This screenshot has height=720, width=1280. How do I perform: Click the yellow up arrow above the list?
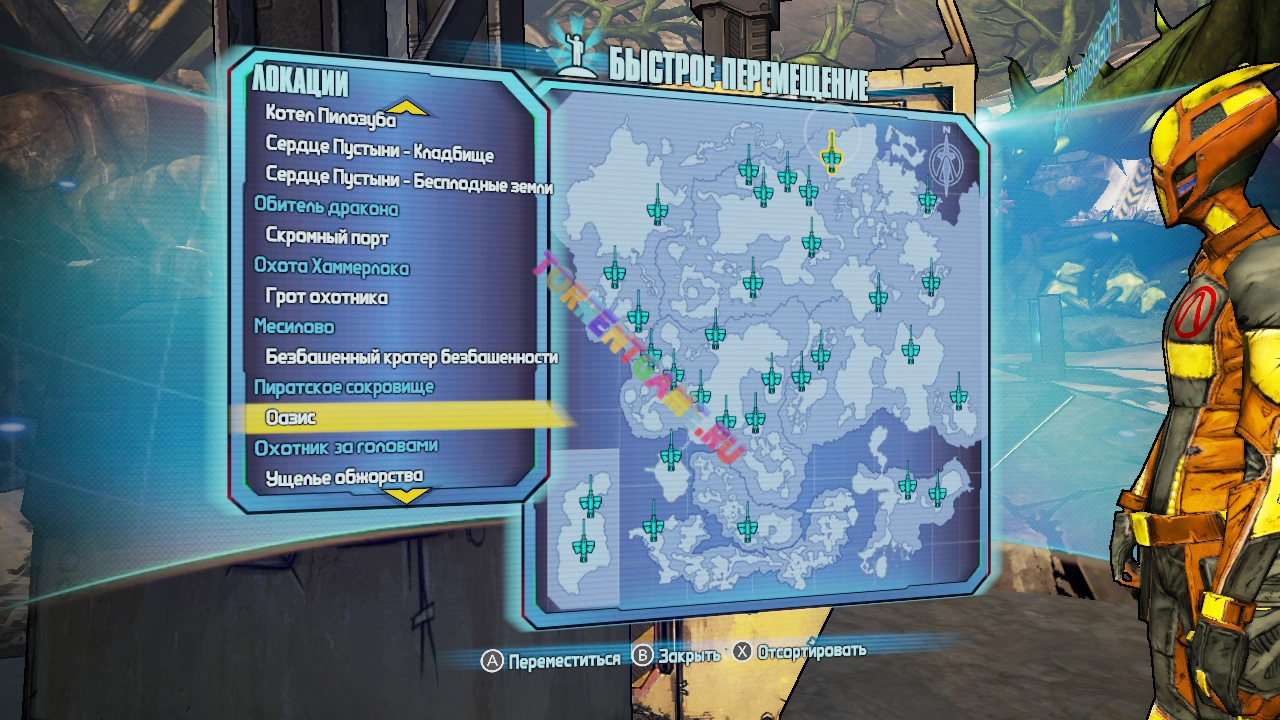point(407,107)
